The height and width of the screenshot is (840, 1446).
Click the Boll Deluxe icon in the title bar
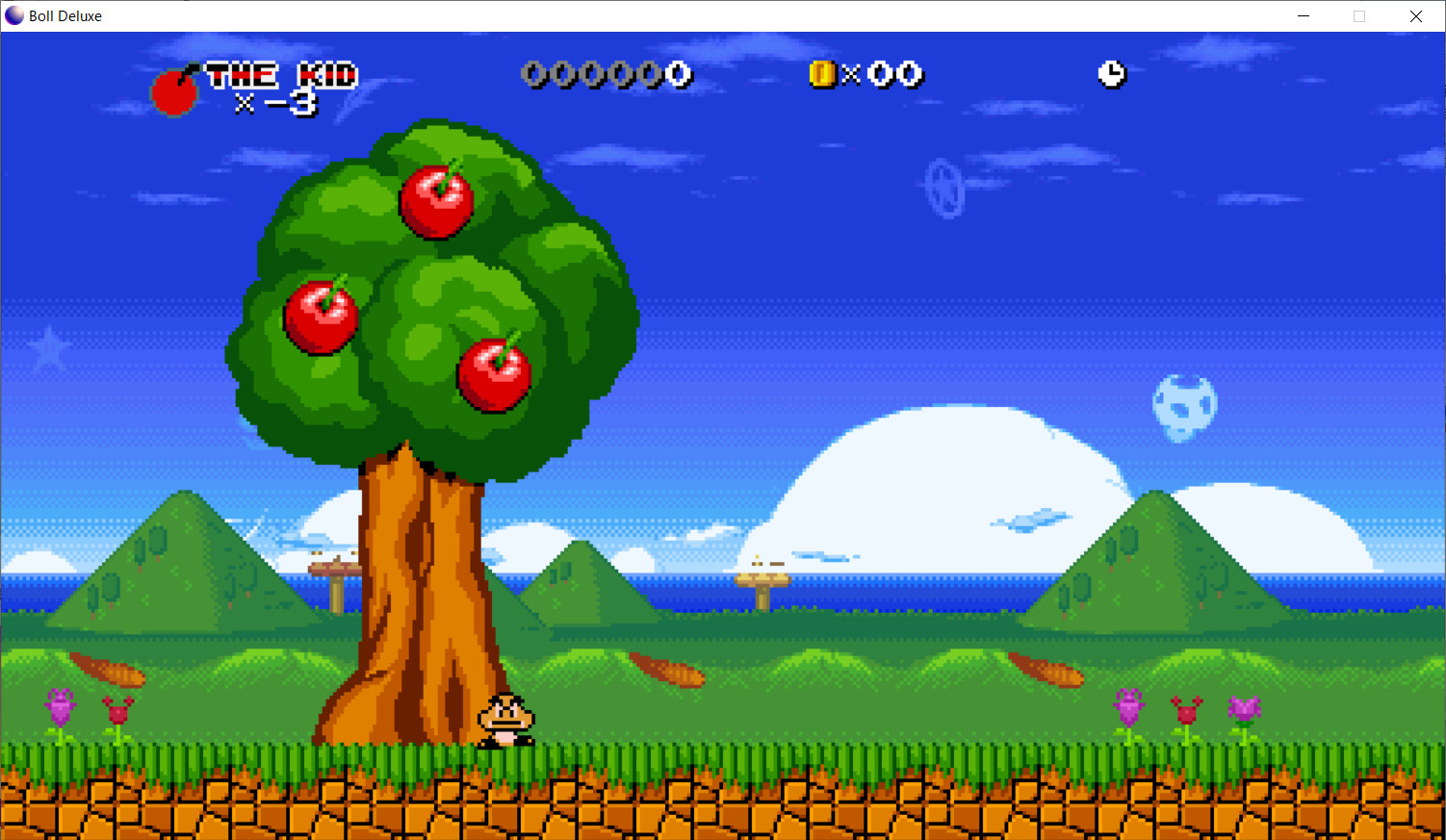(x=13, y=15)
